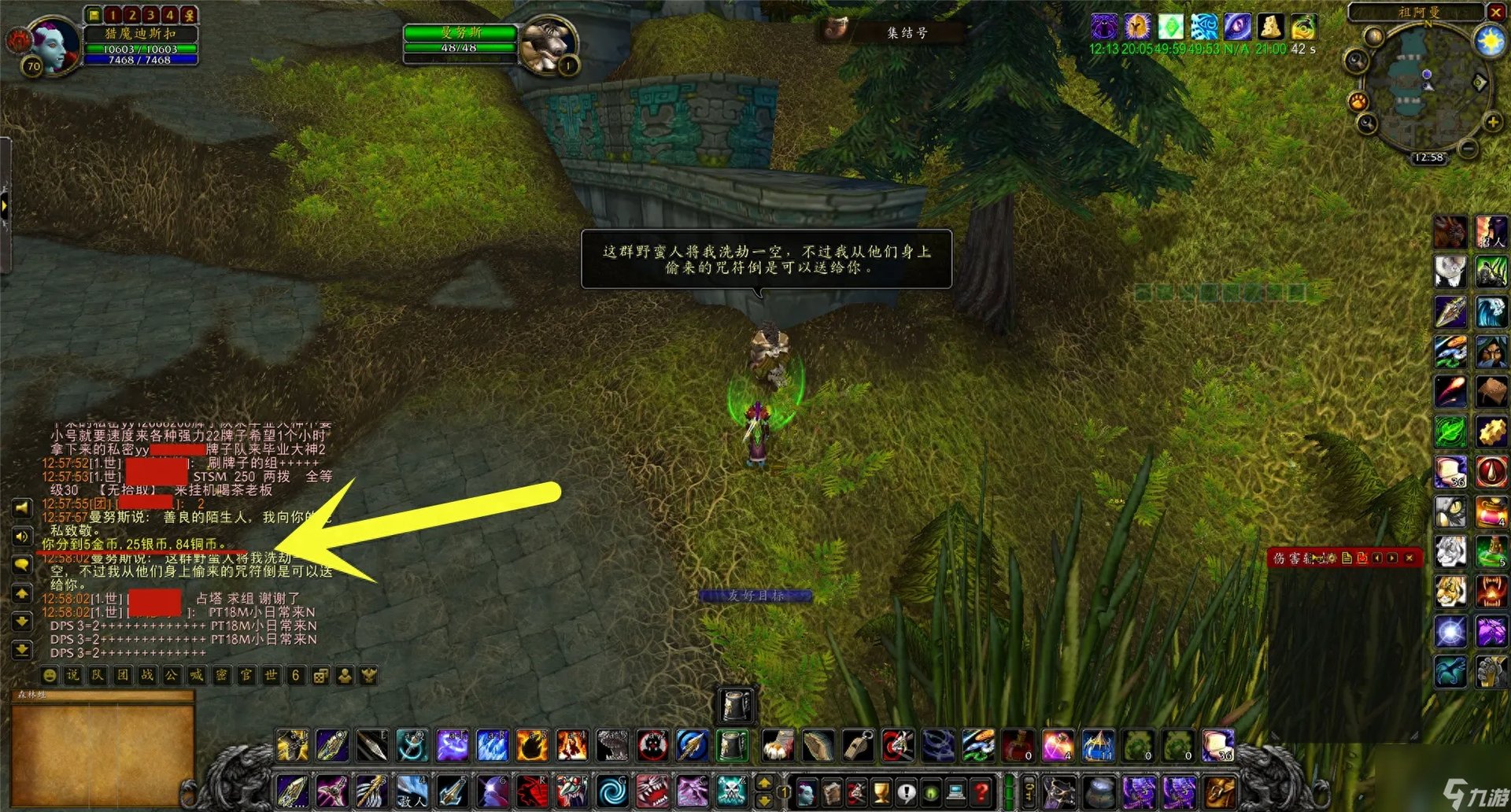Zoom in the minimap with the plus button
This screenshot has height=812, width=1511.
click(1492, 122)
